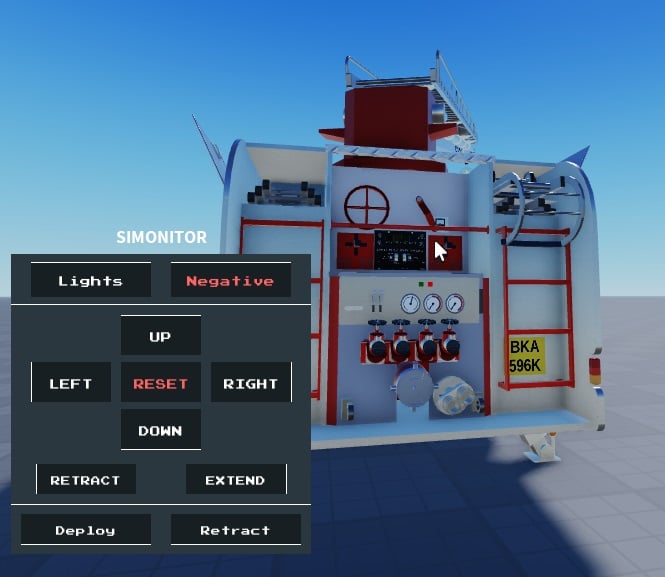Turn the monitor RIGHT
Image resolution: width=665 pixels, height=577 pixels.
(x=250, y=383)
